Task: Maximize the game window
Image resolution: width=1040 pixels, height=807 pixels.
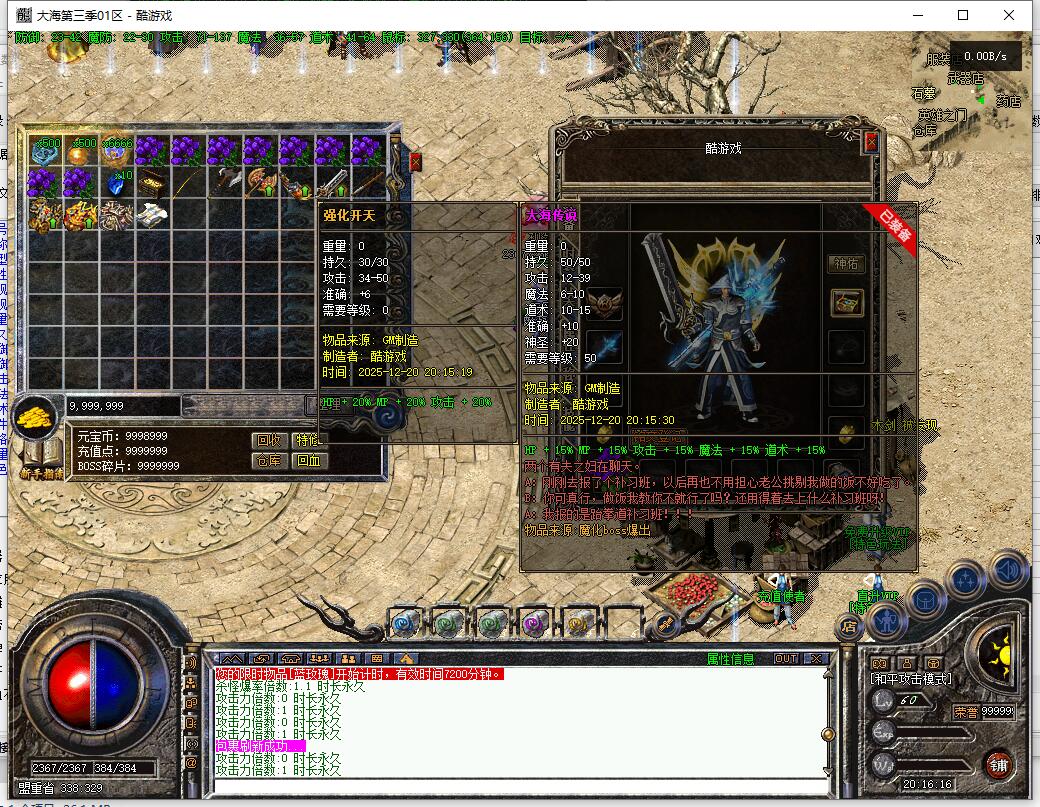Action: [963, 15]
